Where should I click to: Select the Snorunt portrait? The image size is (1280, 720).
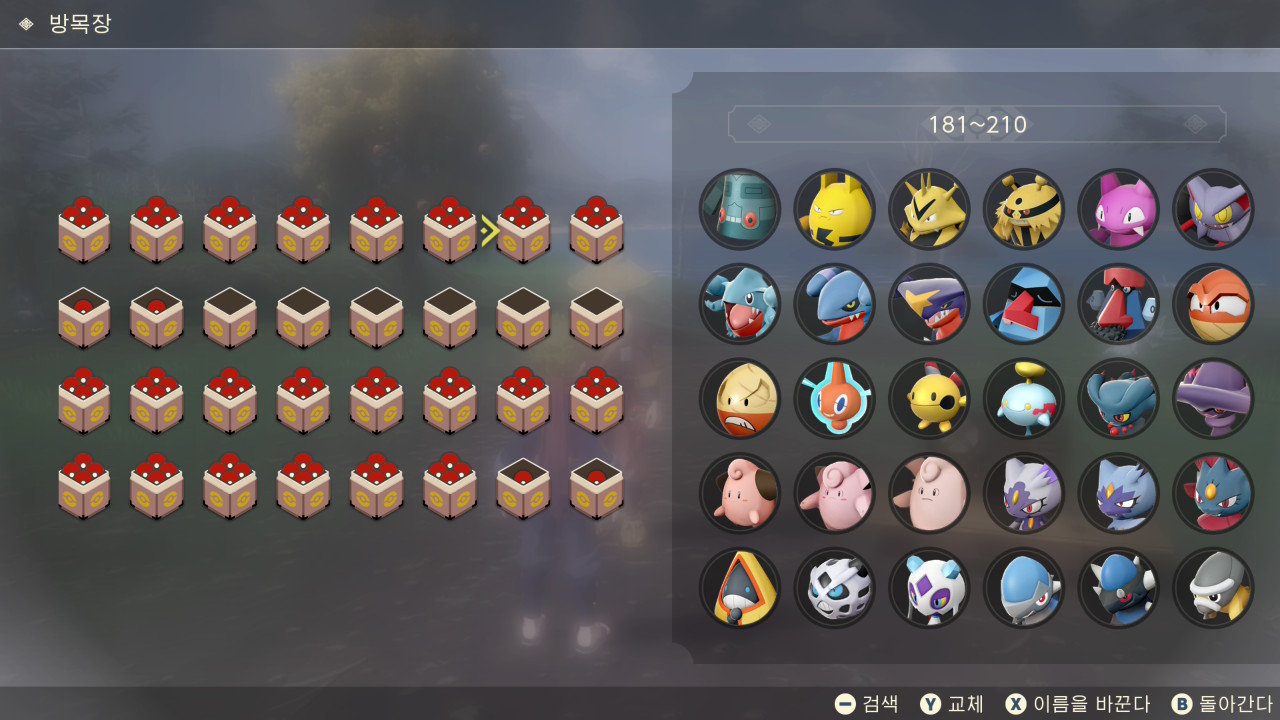pos(740,588)
